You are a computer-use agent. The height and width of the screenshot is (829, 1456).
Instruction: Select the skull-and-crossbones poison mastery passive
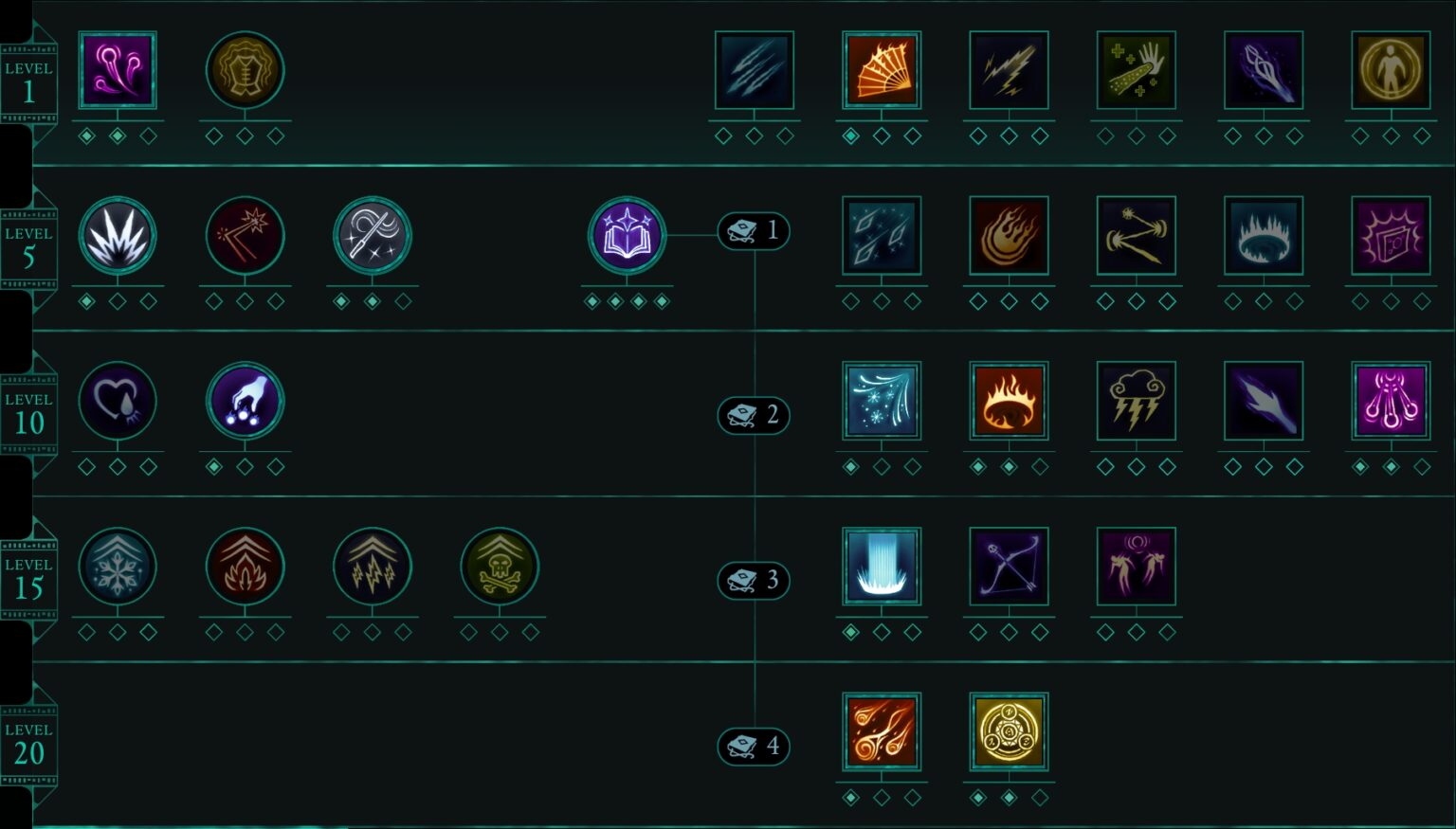coord(500,567)
